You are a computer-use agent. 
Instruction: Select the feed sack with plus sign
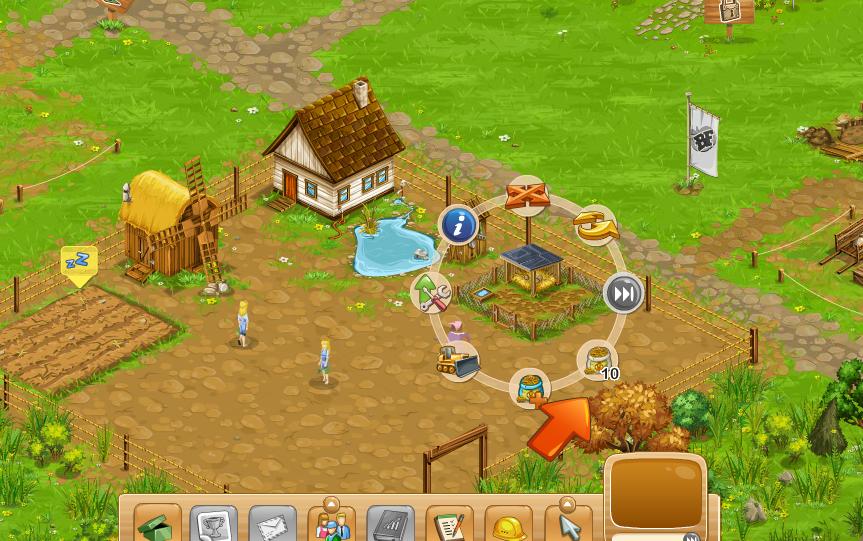point(530,389)
